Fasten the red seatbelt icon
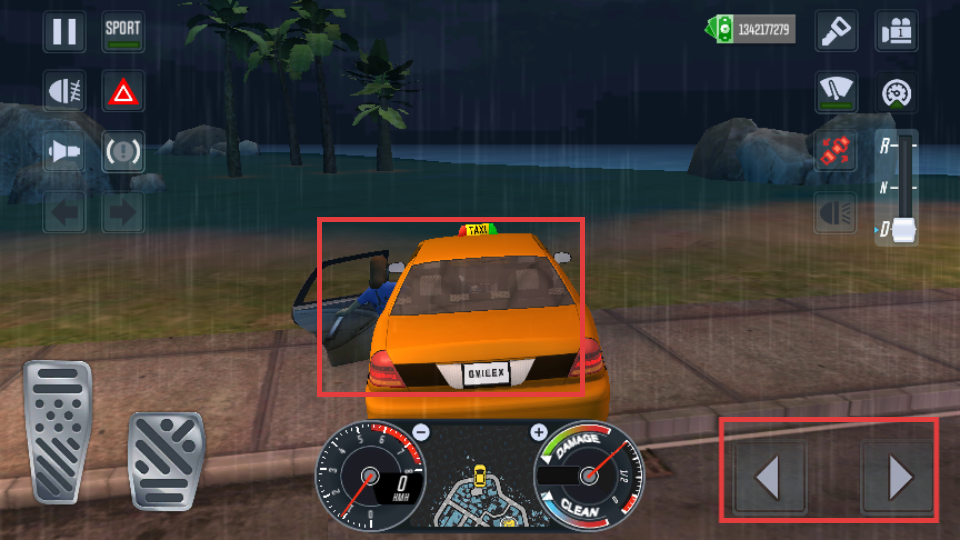960x540 pixels. [835, 152]
